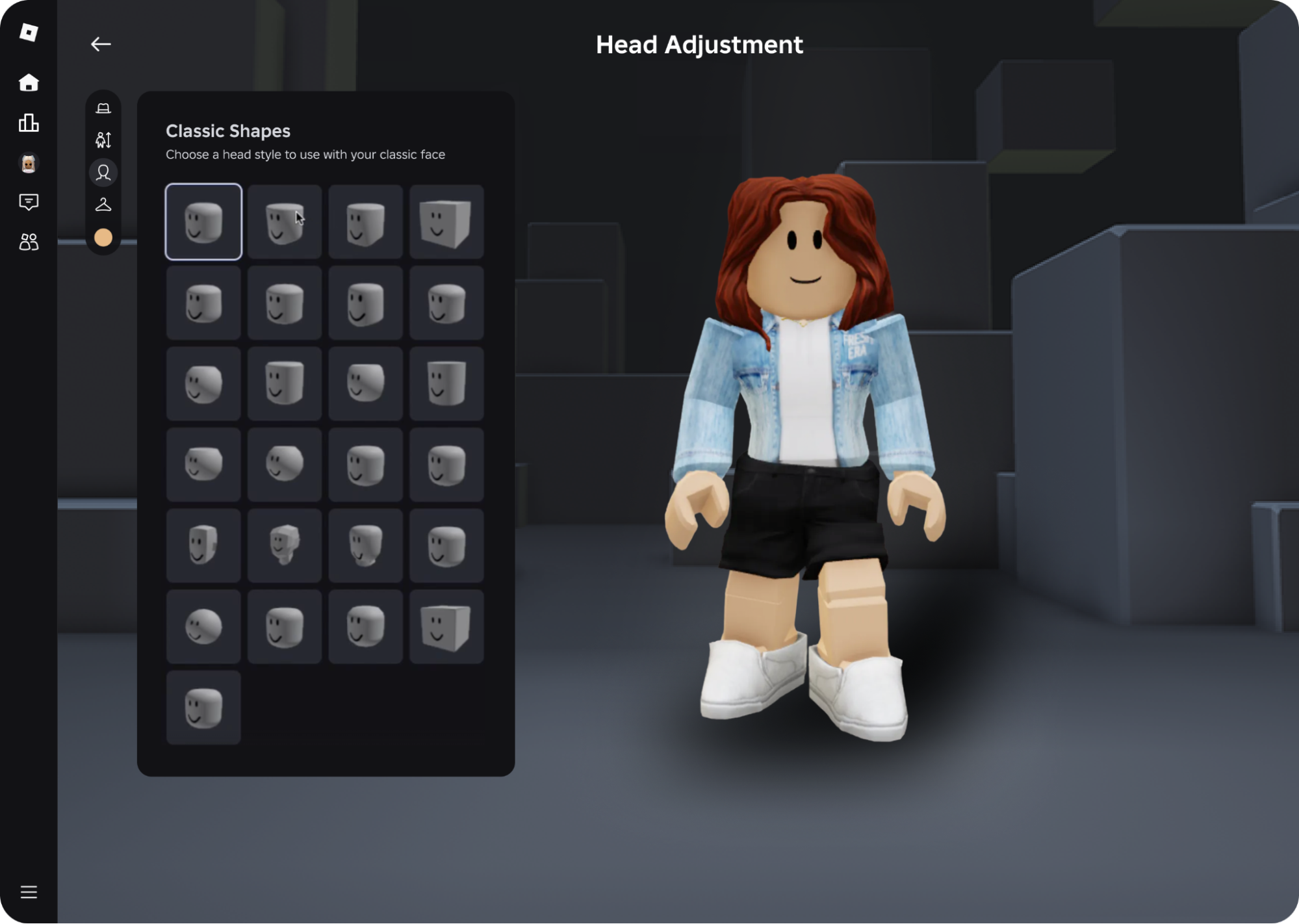Switch to the clothing hanger tab
1299x924 pixels.
(103, 205)
